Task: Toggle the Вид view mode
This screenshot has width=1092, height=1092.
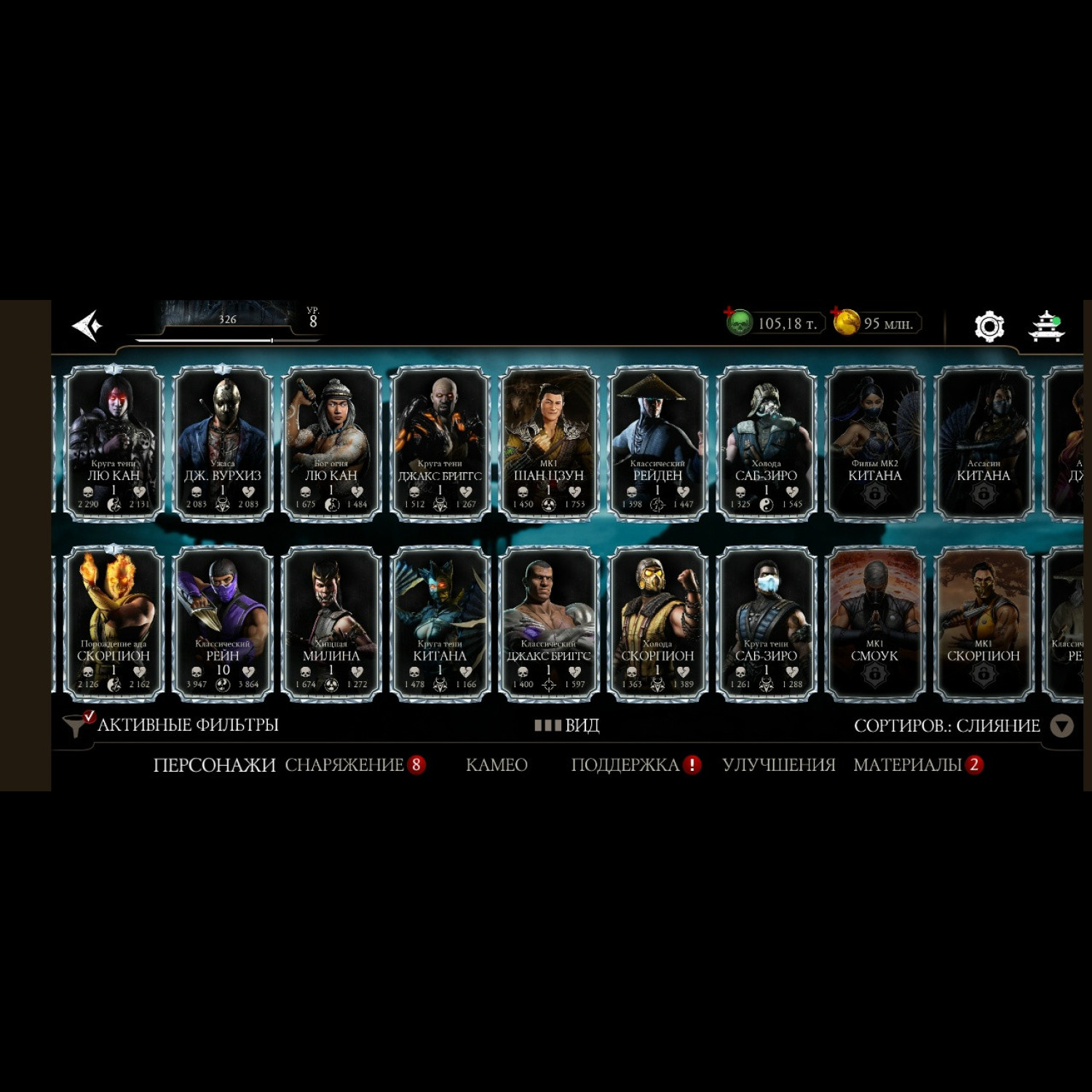Action: (x=568, y=725)
